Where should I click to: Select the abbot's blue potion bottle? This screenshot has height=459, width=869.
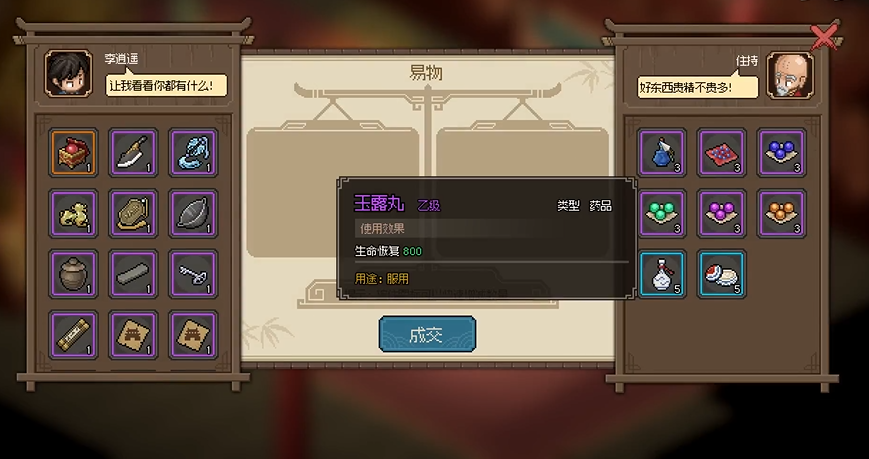click(x=662, y=152)
